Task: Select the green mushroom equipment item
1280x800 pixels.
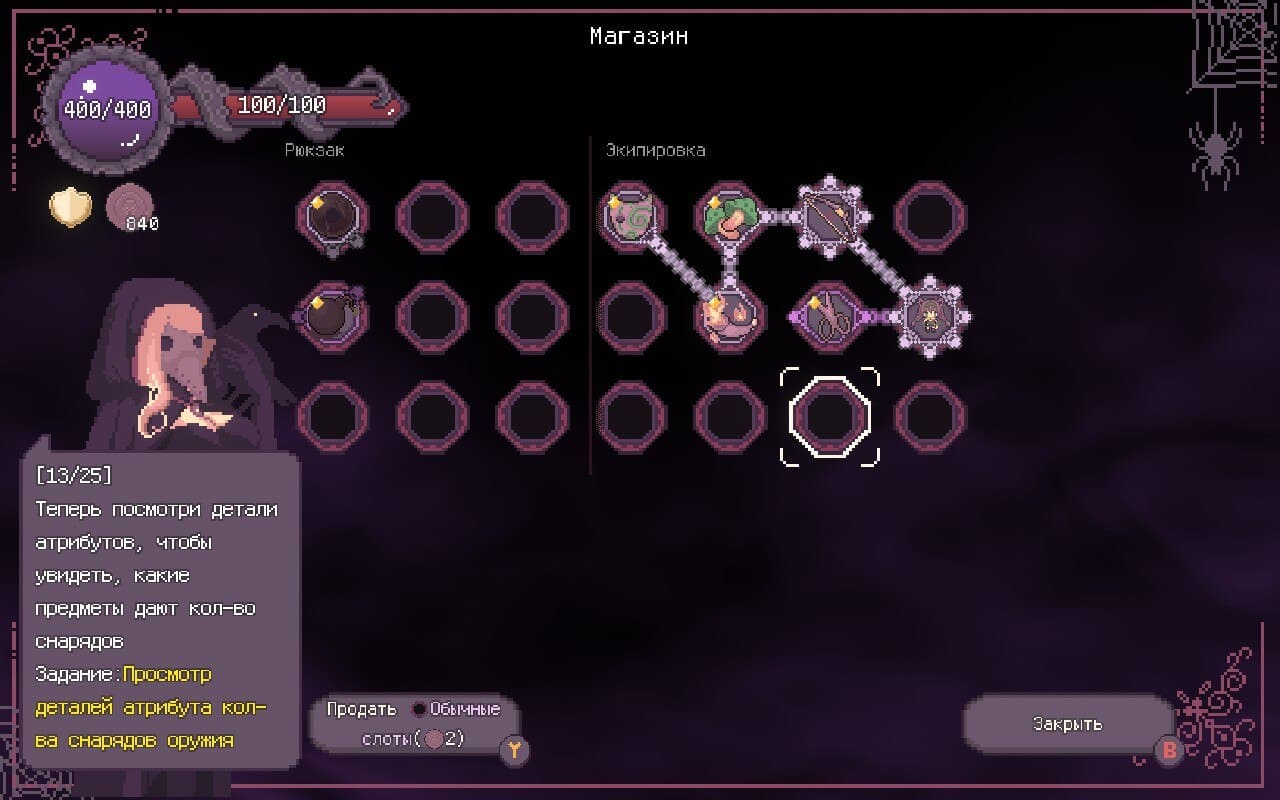Action: pos(730,216)
